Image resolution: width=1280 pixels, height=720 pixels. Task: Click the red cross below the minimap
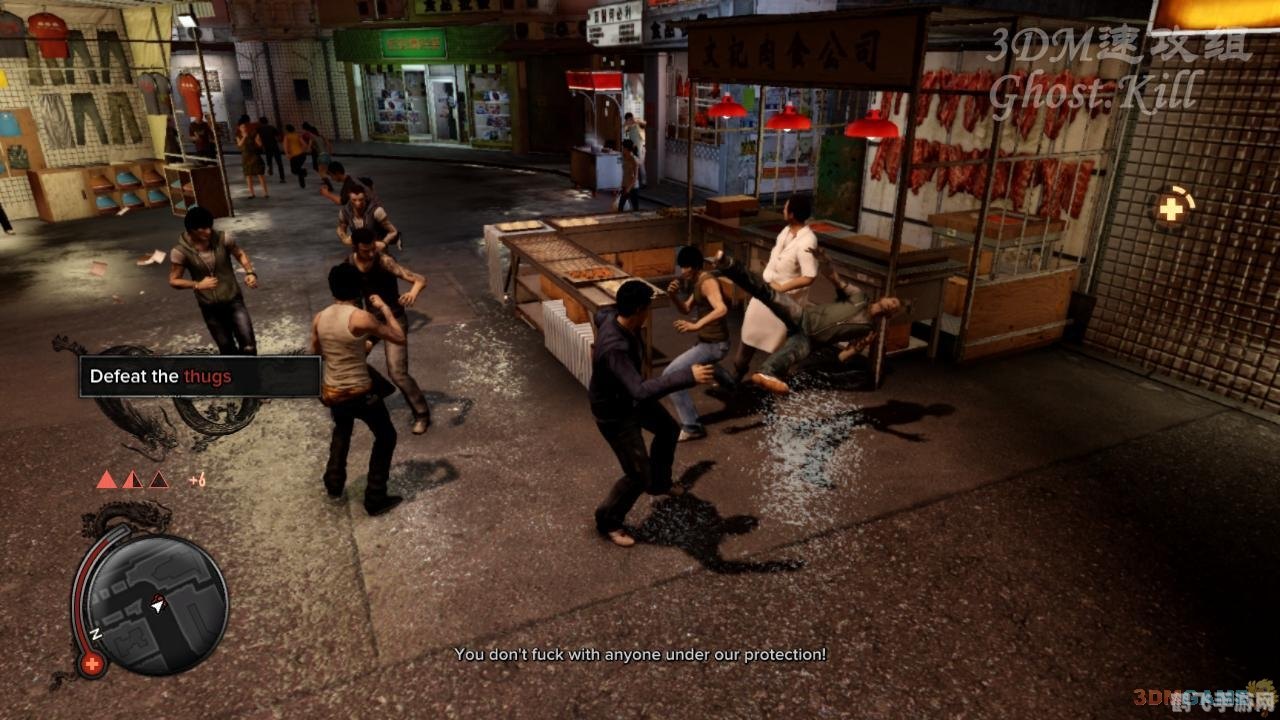(x=92, y=663)
